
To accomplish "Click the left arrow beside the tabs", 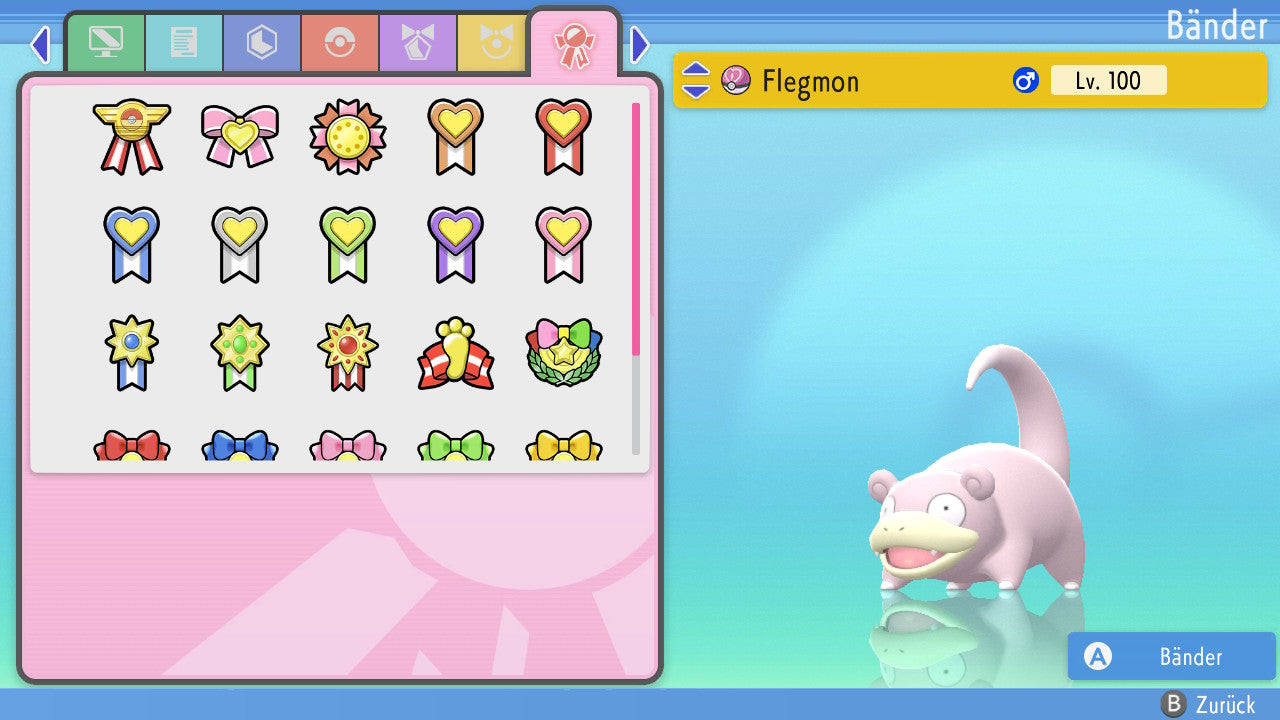I will [39, 44].
